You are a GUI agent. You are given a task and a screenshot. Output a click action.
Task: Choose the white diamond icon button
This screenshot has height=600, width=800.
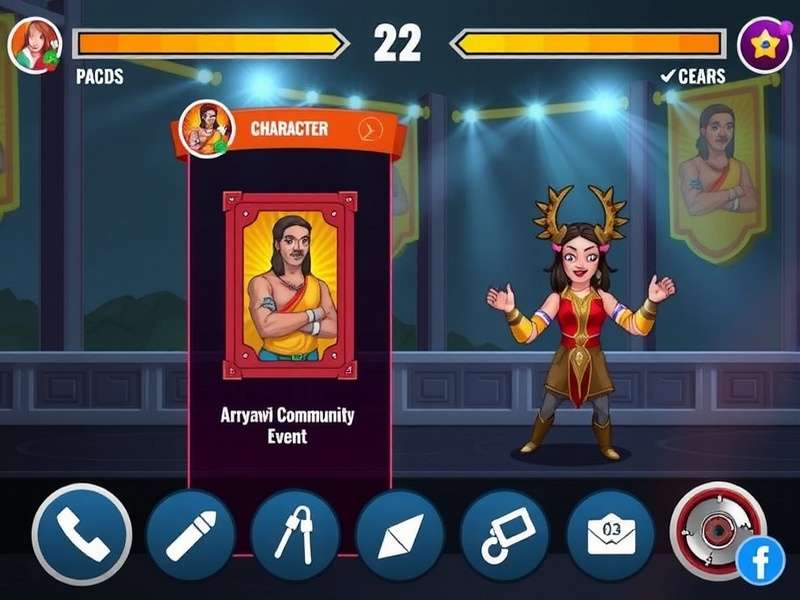click(x=399, y=536)
